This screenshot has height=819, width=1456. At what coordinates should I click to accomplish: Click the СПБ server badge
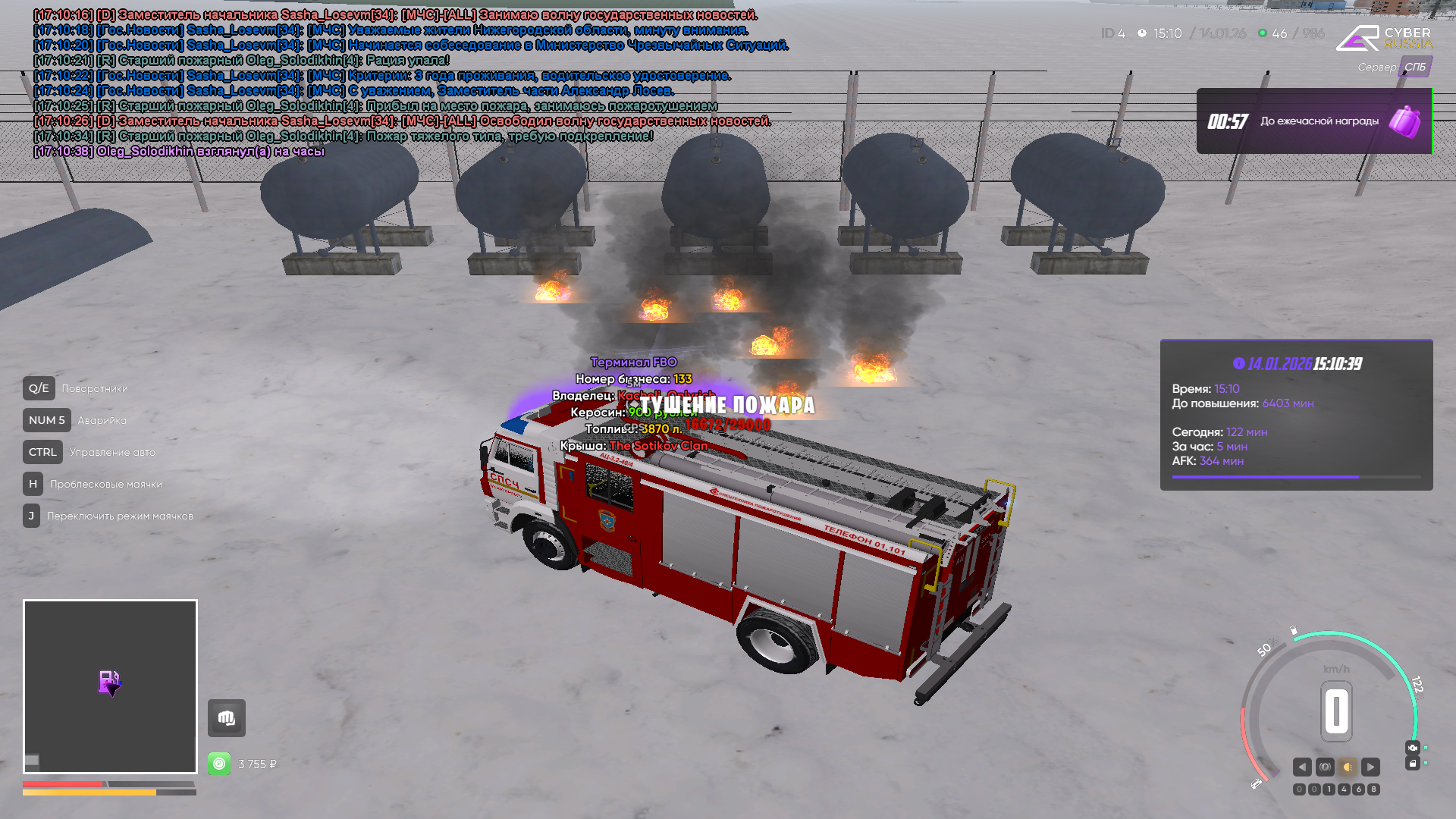tap(1414, 67)
